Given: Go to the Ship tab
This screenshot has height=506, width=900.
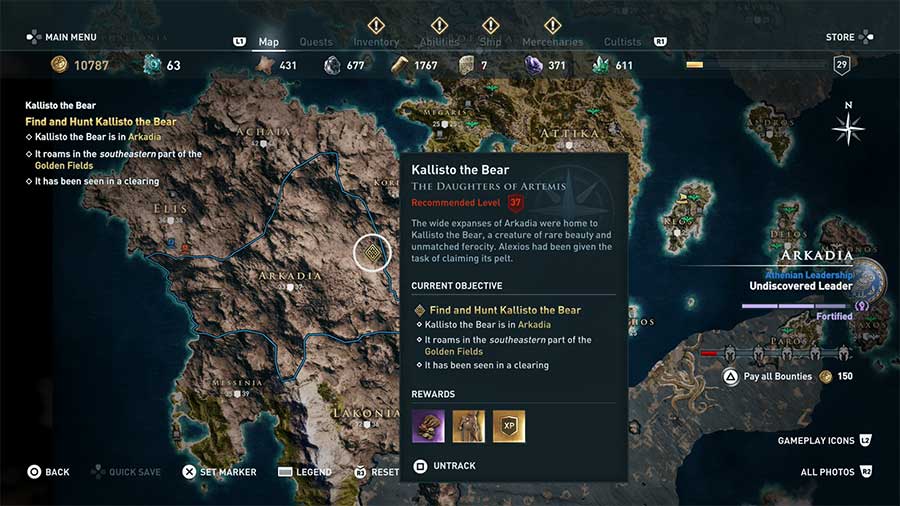Looking at the screenshot, I should [x=490, y=42].
